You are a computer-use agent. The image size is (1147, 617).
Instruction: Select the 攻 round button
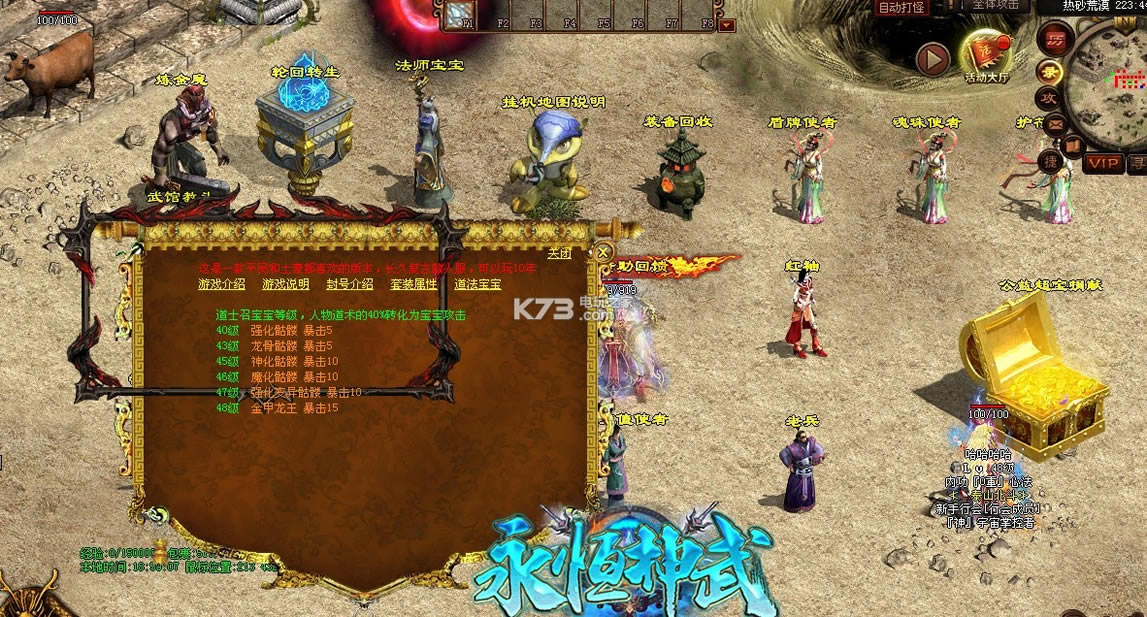click(1049, 97)
